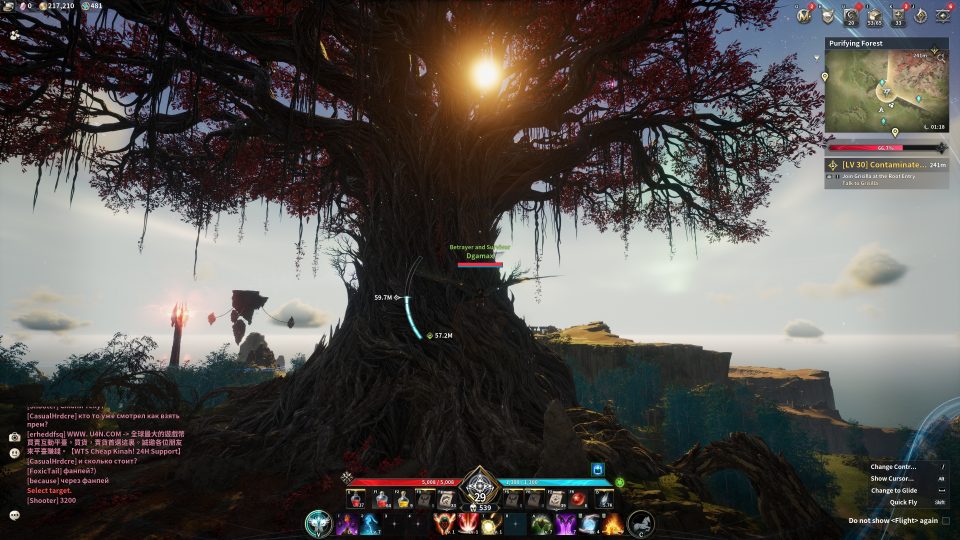Activate the teal winged emblem button
This screenshot has width=960, height=540.
tap(318, 523)
